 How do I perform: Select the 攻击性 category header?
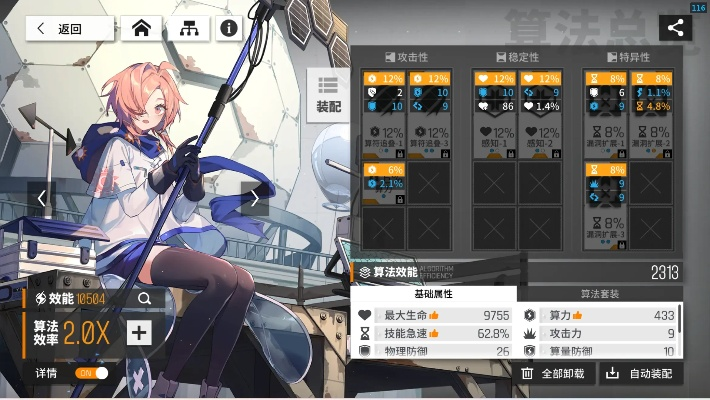point(406,57)
